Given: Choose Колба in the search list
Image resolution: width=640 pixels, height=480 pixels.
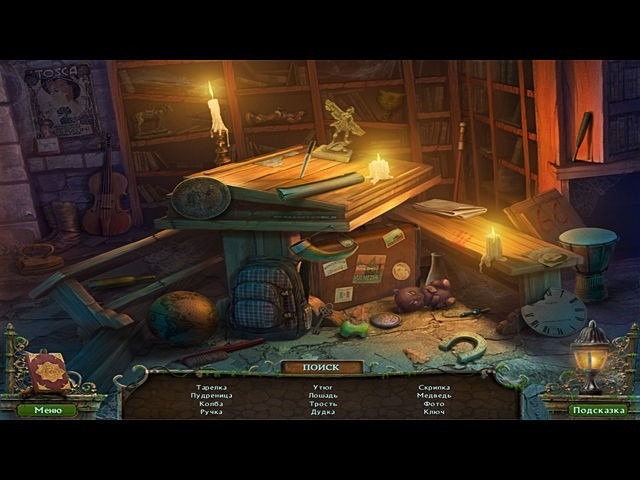Looking at the screenshot, I should coord(211,403).
